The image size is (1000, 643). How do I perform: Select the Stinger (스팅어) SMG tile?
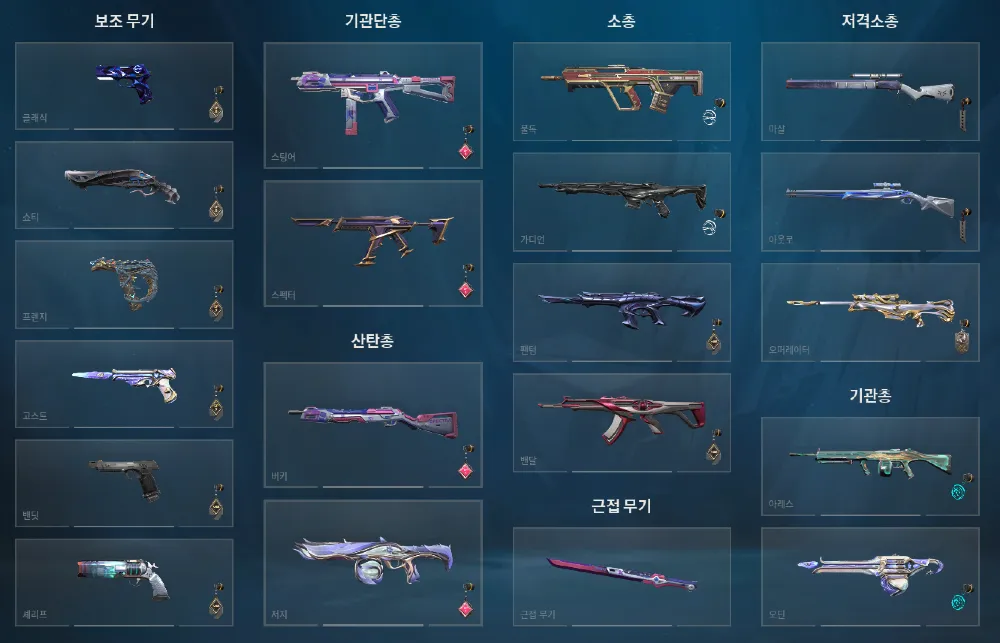(373, 103)
